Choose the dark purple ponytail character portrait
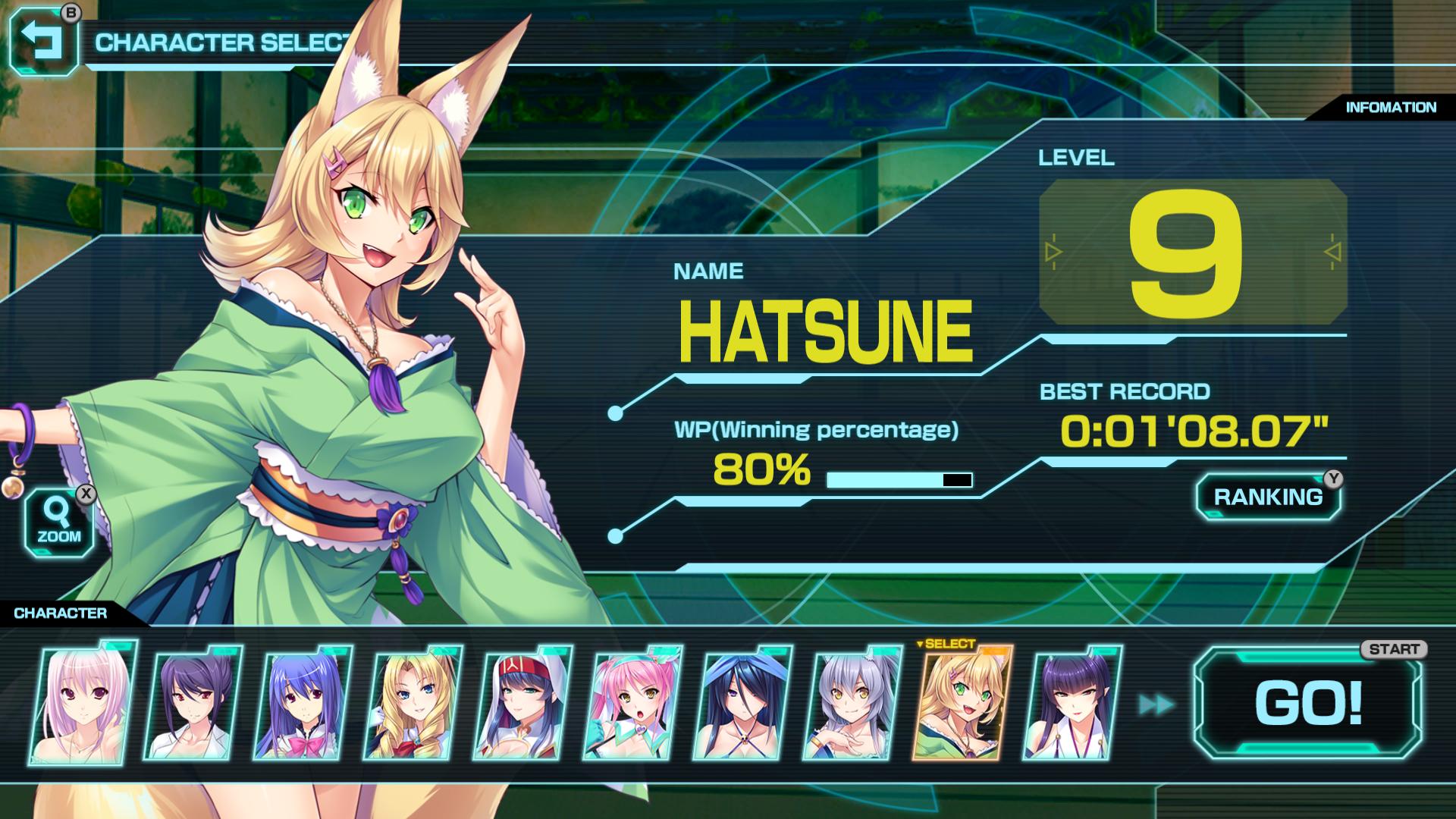The height and width of the screenshot is (819, 1456). point(193,703)
